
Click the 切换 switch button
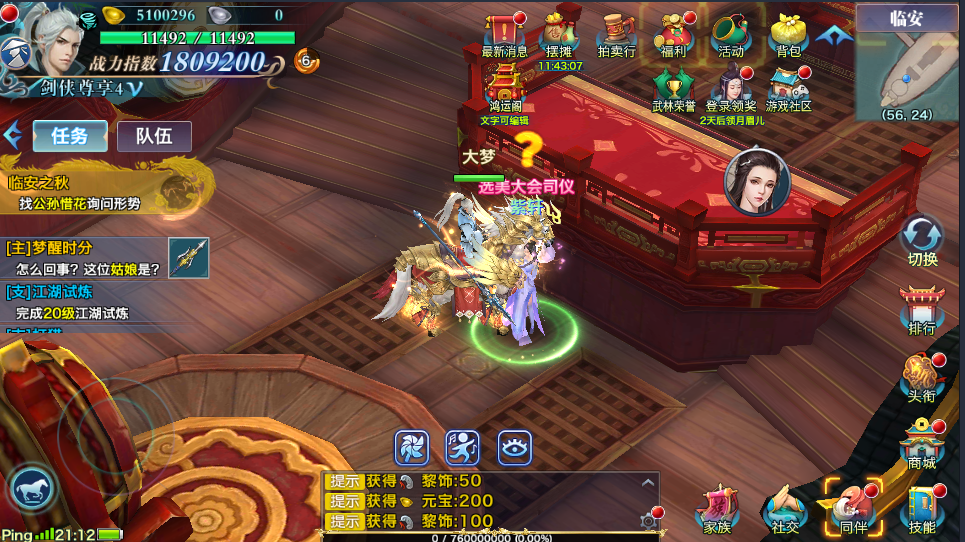(922, 242)
